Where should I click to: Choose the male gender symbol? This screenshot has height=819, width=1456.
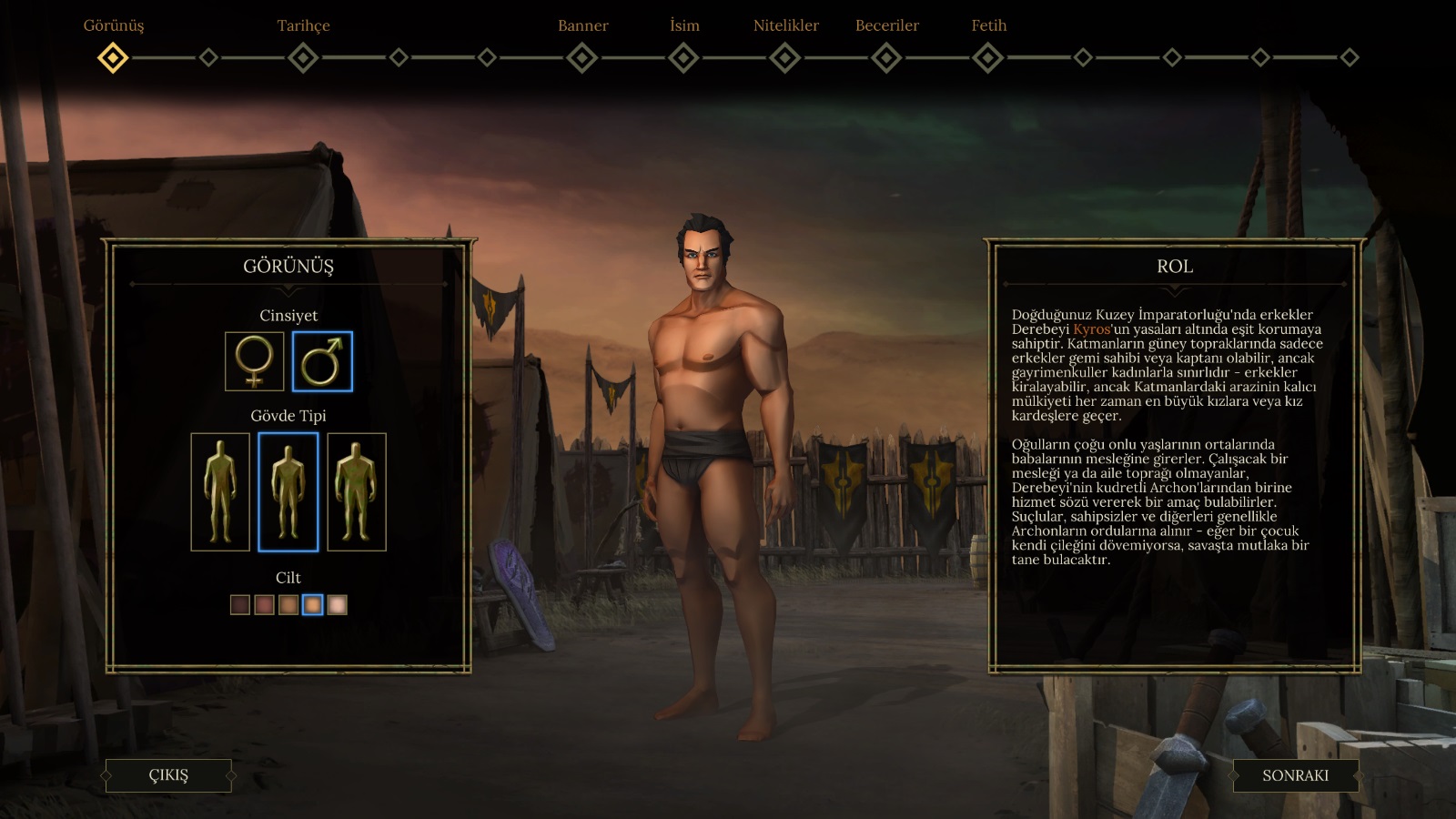coord(322,361)
